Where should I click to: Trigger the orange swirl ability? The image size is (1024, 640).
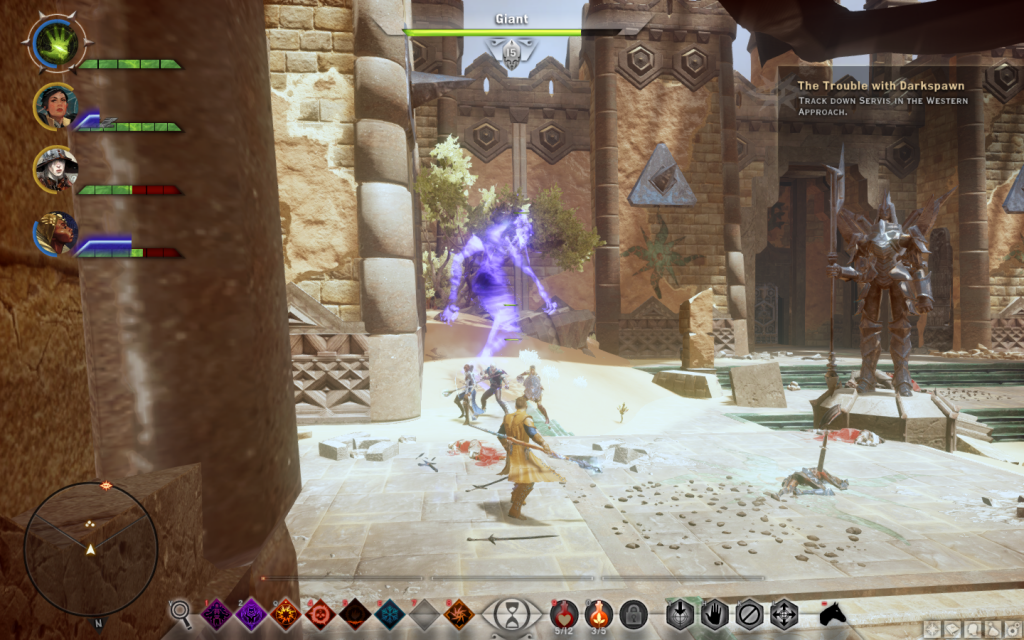tap(458, 613)
